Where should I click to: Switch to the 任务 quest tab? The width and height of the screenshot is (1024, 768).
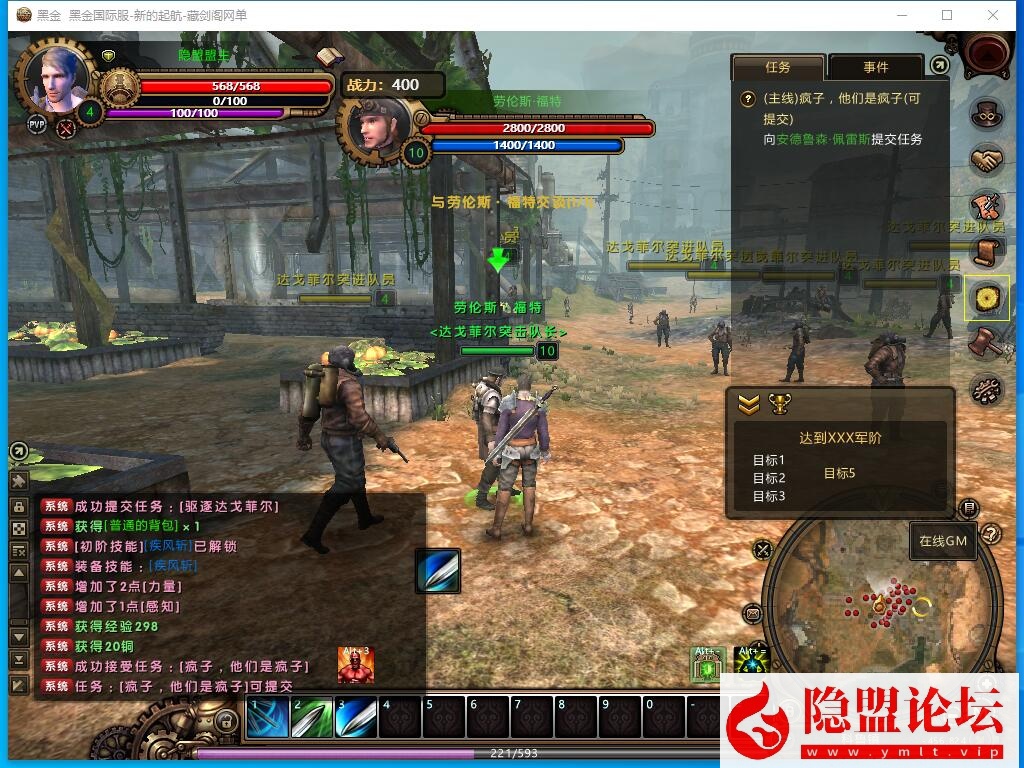[778, 67]
